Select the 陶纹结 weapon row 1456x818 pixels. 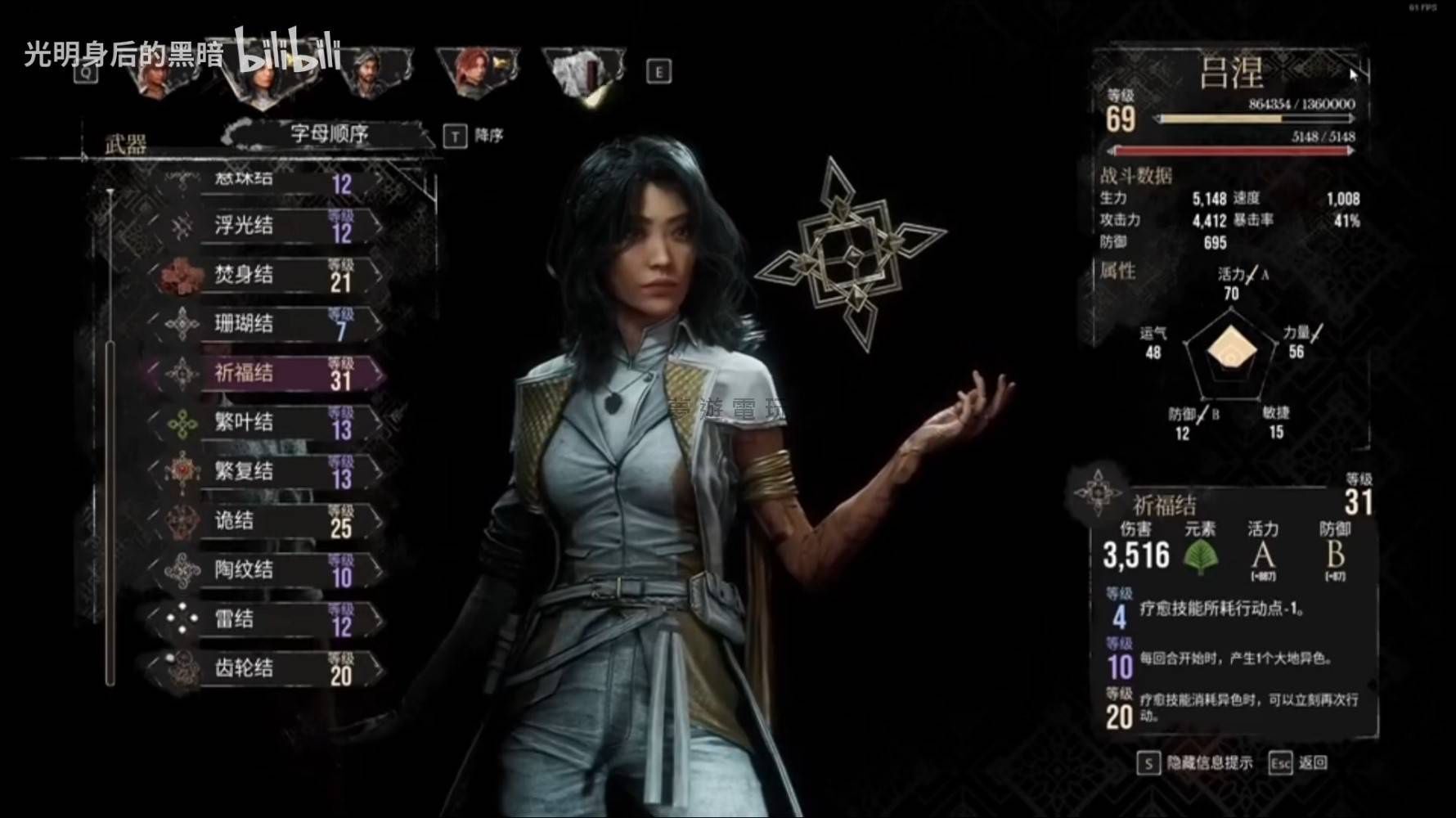pos(270,570)
